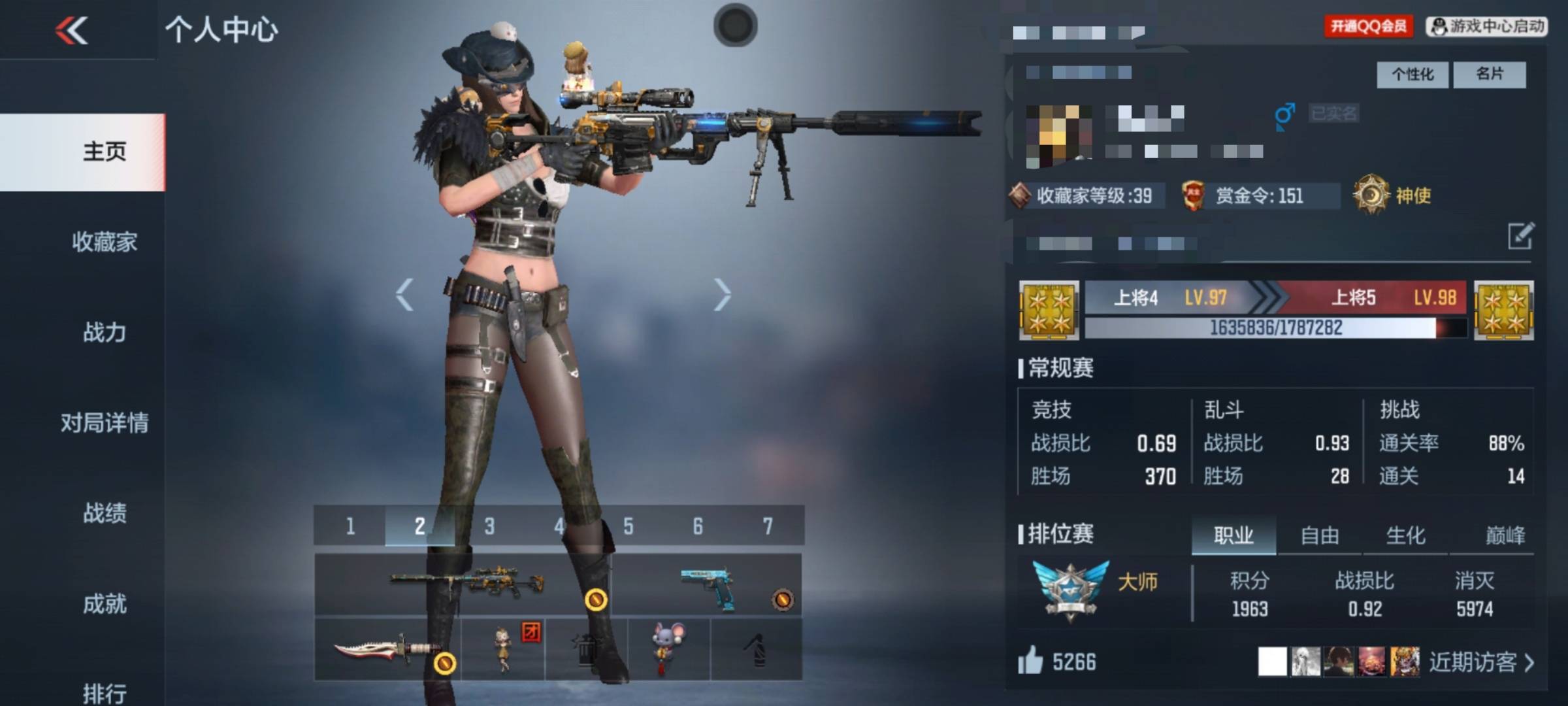Screen dimensions: 1568x706
Task: Rotate to next character with right arrow
Action: [x=722, y=295]
